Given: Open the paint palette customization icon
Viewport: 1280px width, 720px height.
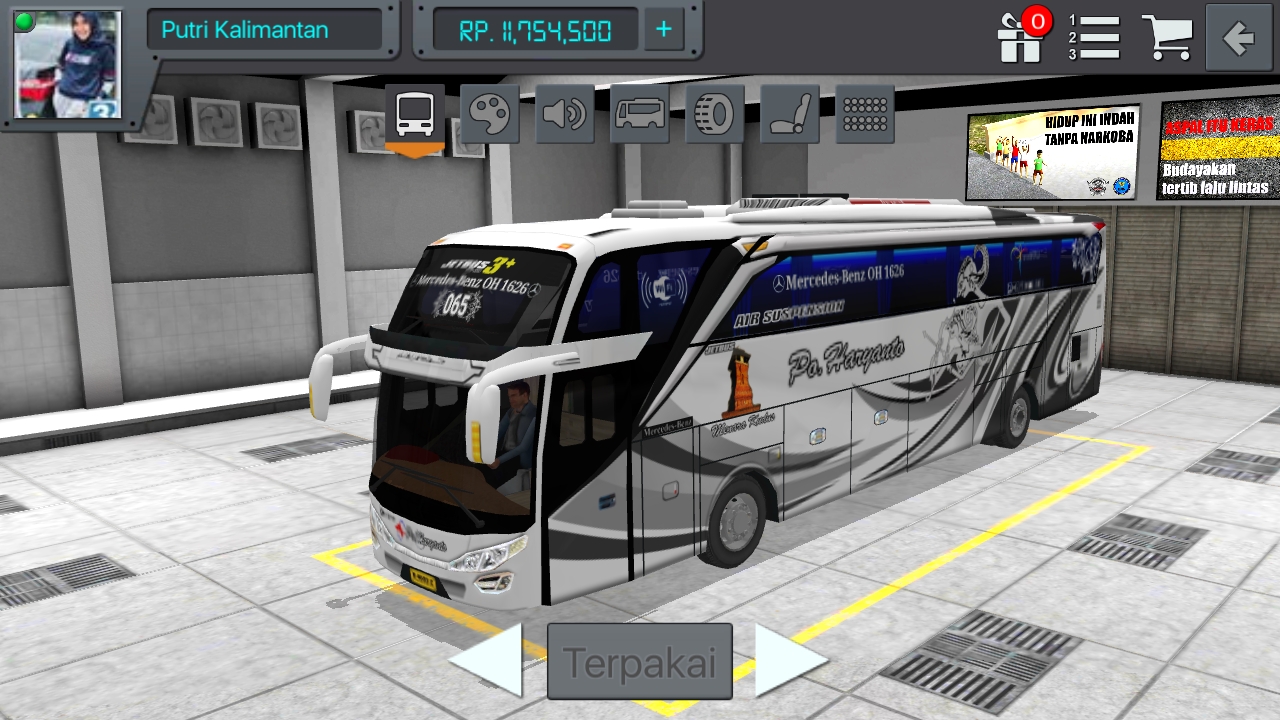Looking at the screenshot, I should pyautogui.click(x=489, y=113).
